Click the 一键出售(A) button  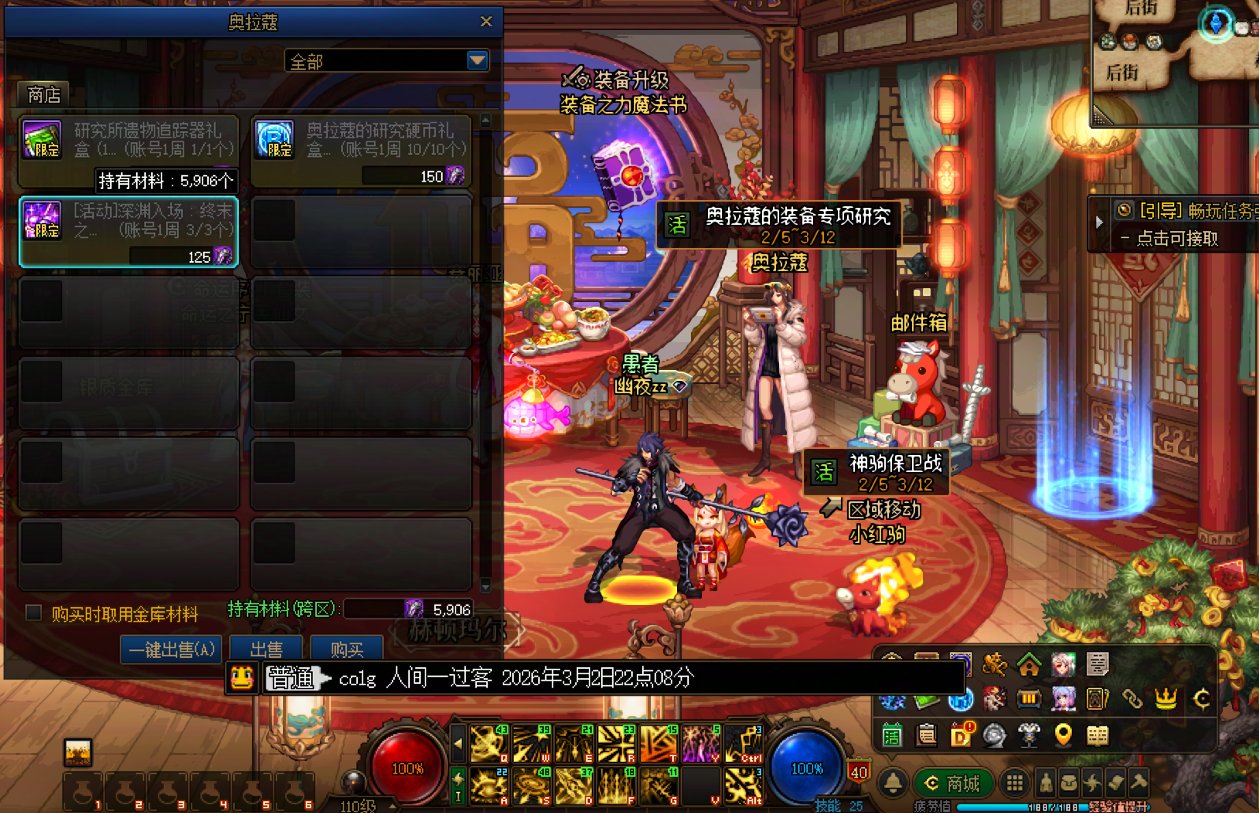click(x=171, y=649)
